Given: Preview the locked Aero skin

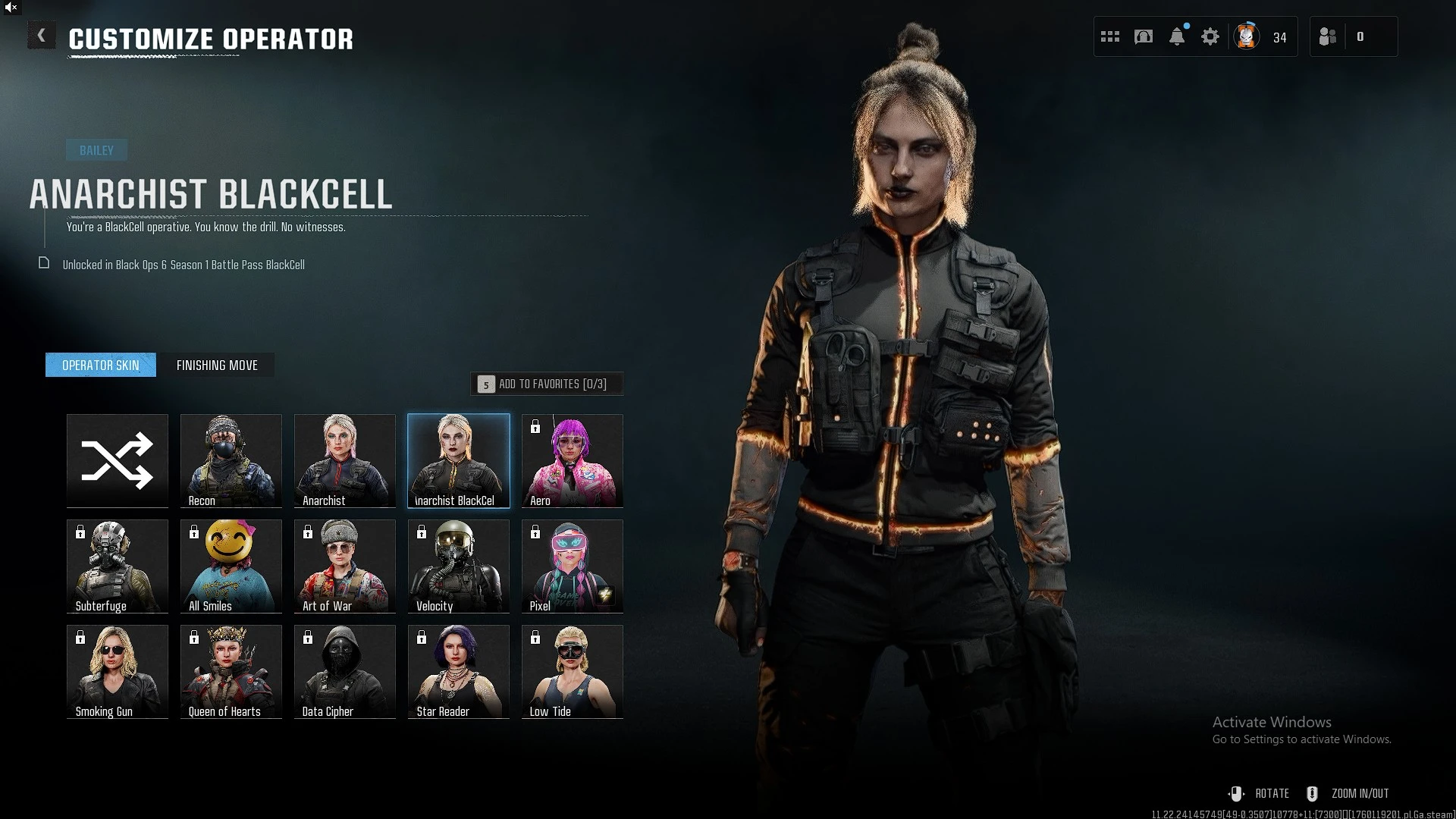Looking at the screenshot, I should 573,460.
